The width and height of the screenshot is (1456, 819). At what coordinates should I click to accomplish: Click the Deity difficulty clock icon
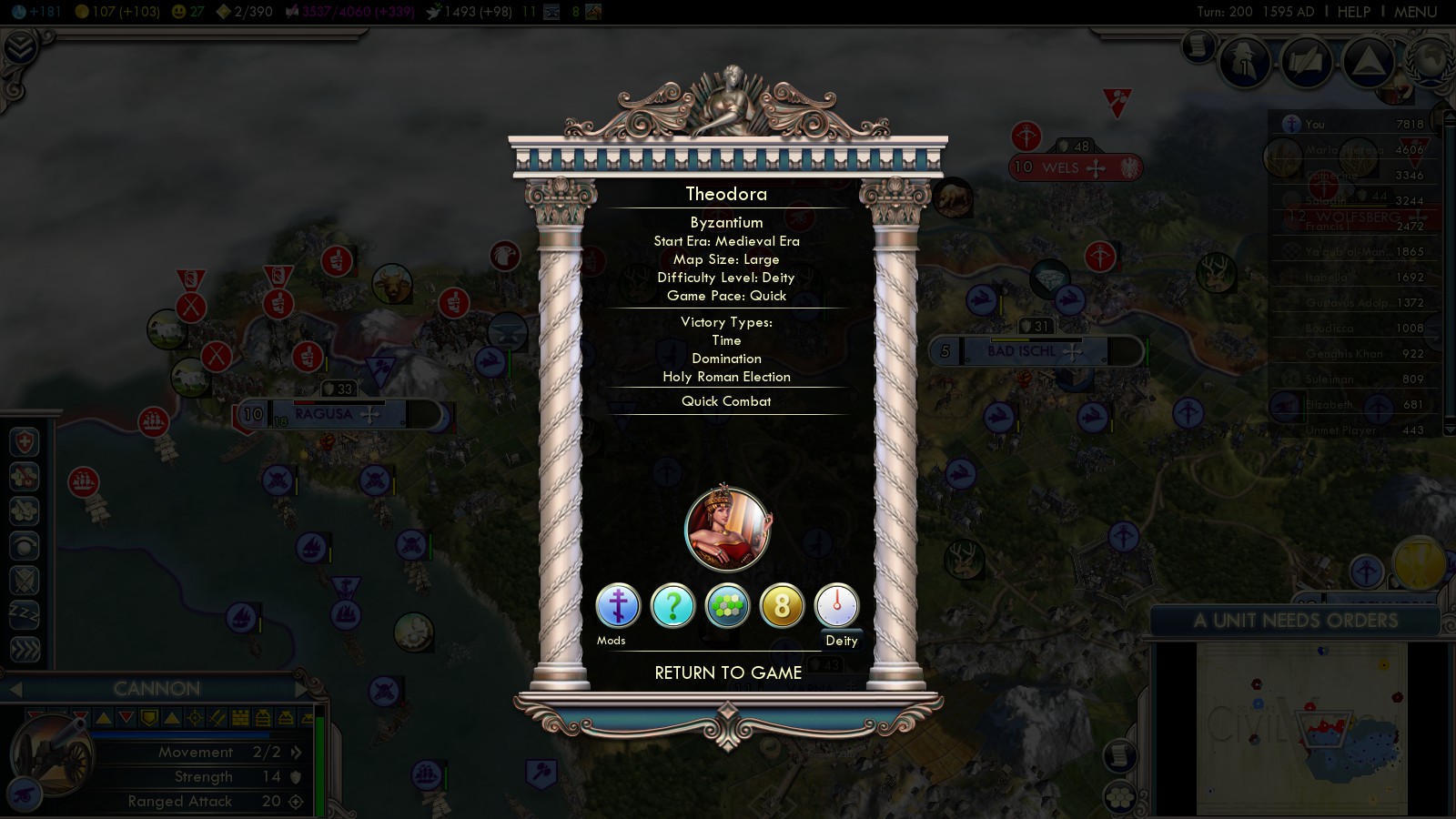click(836, 606)
